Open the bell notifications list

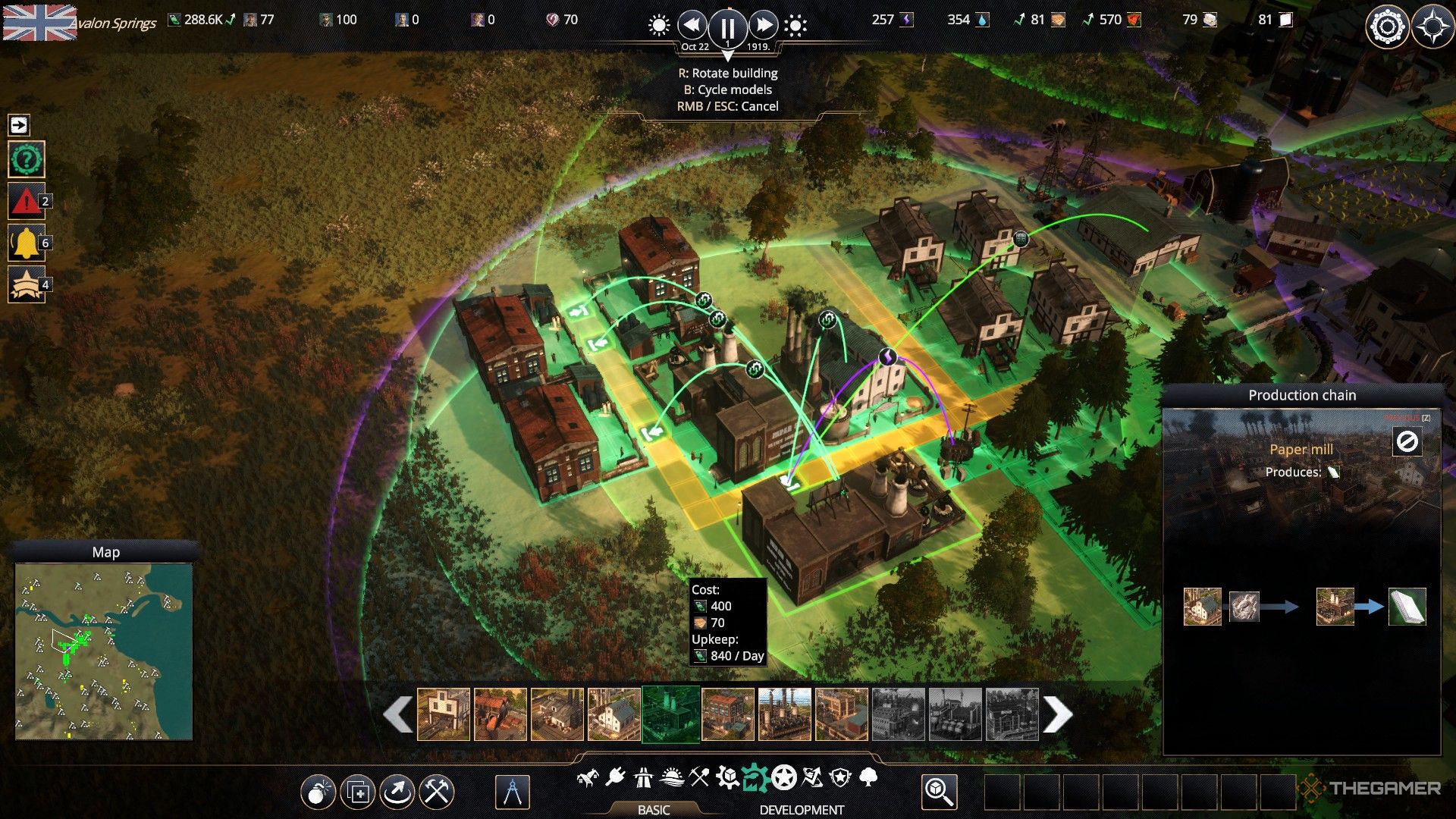pyautogui.click(x=27, y=243)
